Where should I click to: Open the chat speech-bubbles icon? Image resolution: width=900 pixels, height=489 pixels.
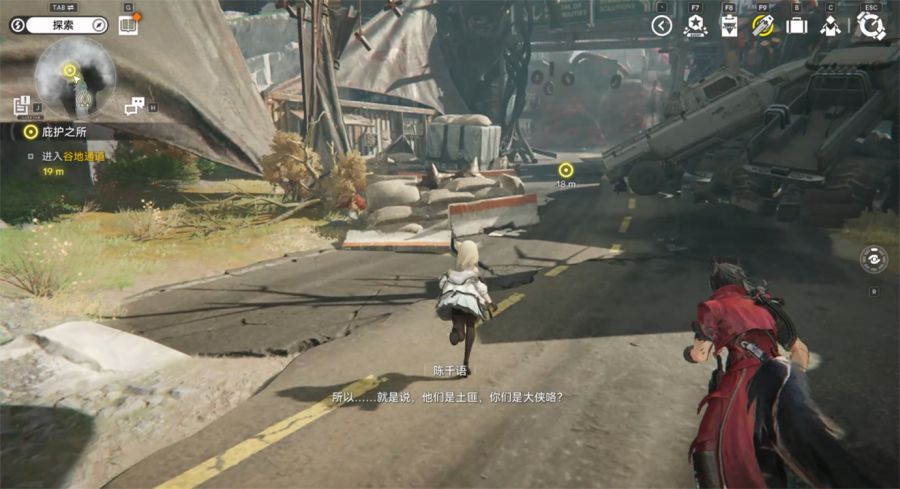[133, 106]
